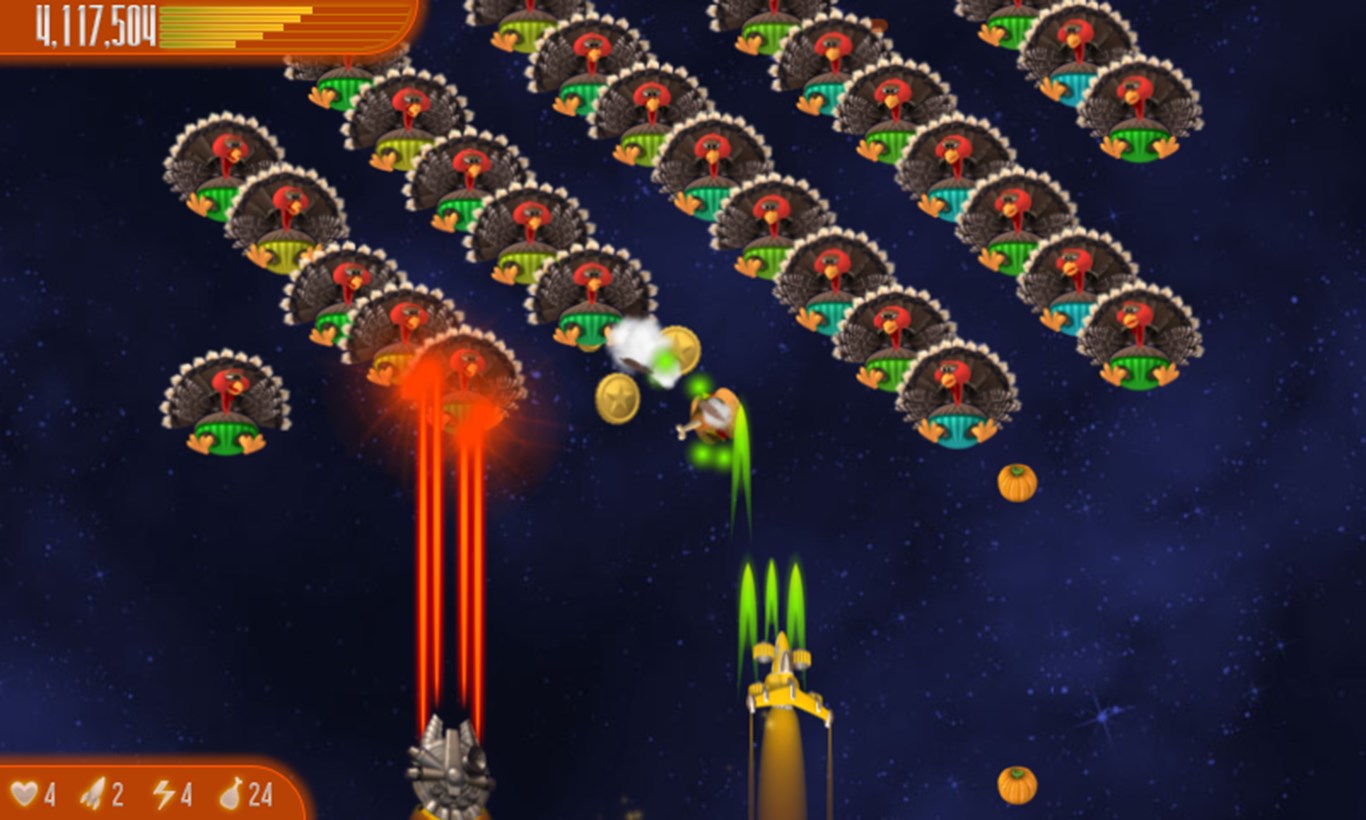The height and width of the screenshot is (820, 1366).
Task: Select the falling roast turkey power-up
Action: coord(712,415)
